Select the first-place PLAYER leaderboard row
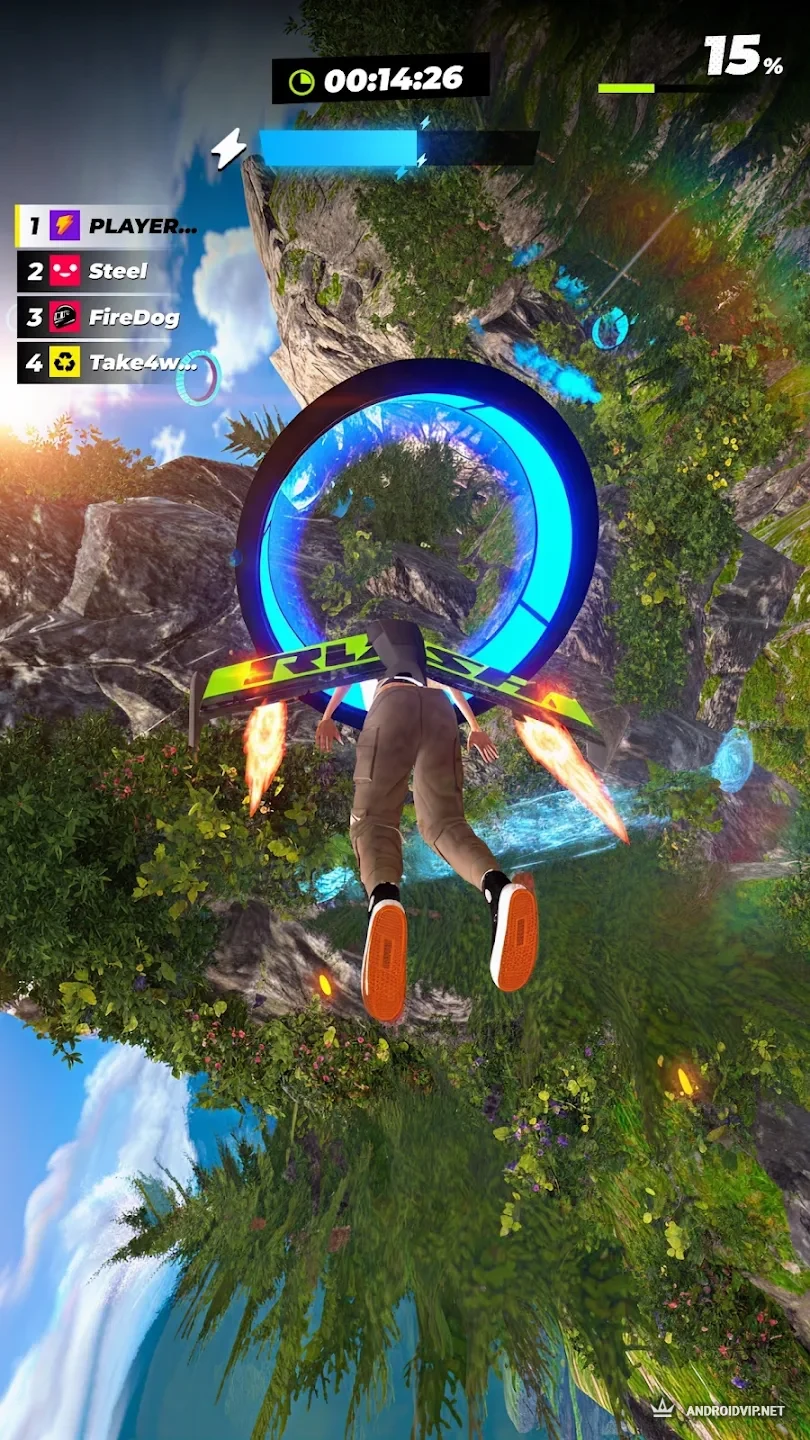The height and width of the screenshot is (1440, 810). pyautogui.click(x=108, y=226)
